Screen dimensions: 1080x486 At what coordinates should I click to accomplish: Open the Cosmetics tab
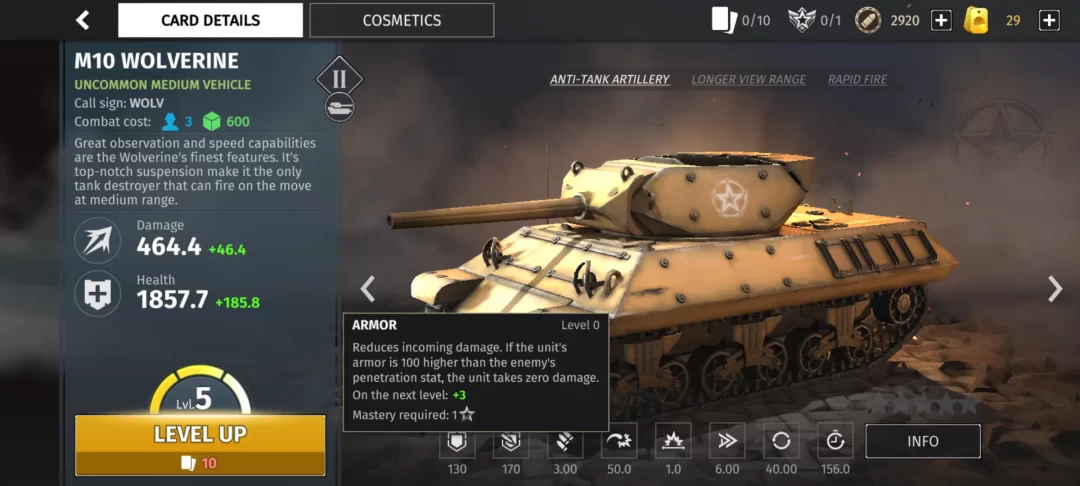tap(401, 20)
